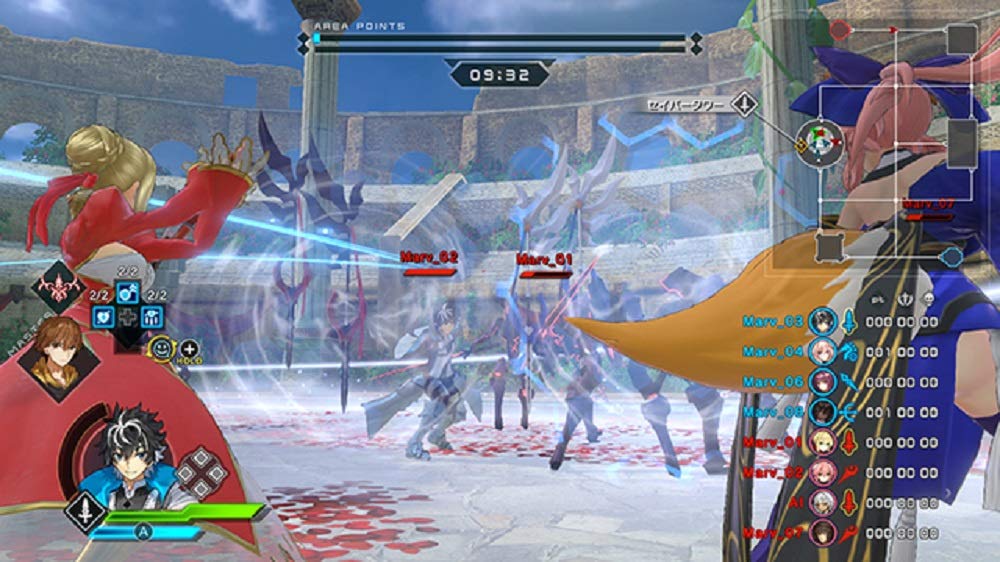Use the blue tower code cast skill

pos(153,316)
